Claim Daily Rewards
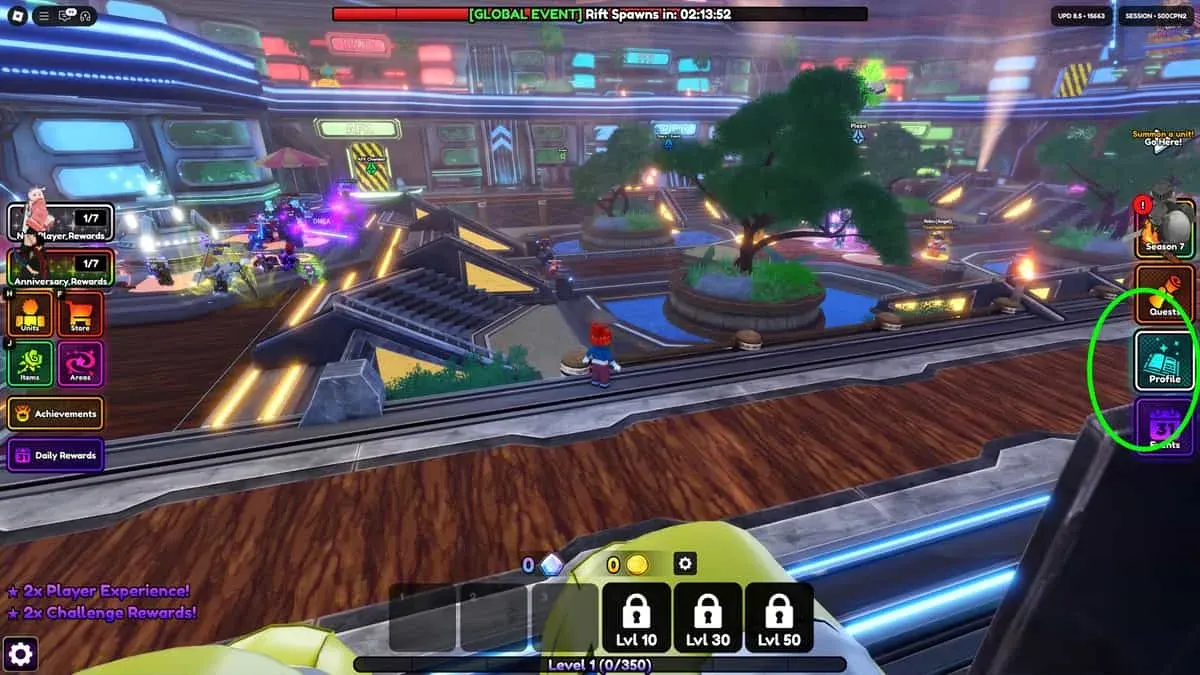This screenshot has width=1200, height=675. pos(56,455)
